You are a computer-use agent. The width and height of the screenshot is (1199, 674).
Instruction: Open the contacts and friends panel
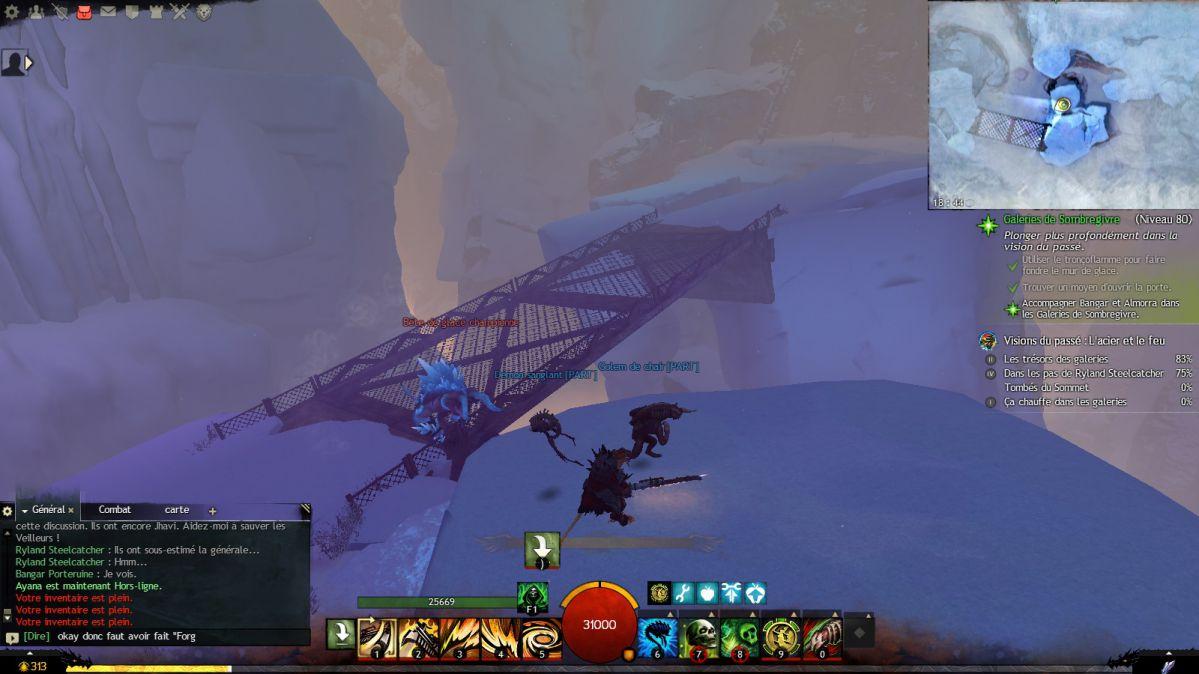click(36, 12)
